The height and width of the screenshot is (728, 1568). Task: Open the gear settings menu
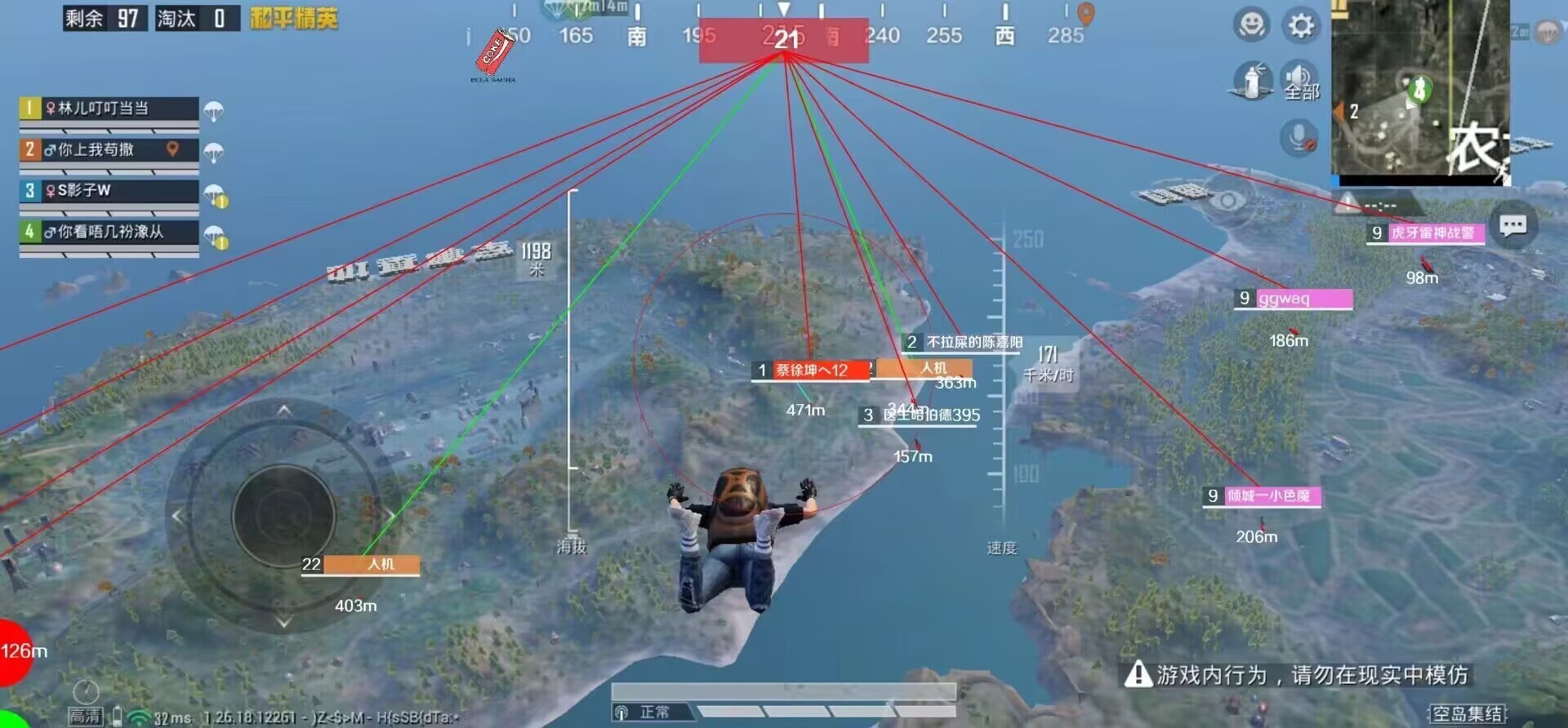pos(1301,25)
